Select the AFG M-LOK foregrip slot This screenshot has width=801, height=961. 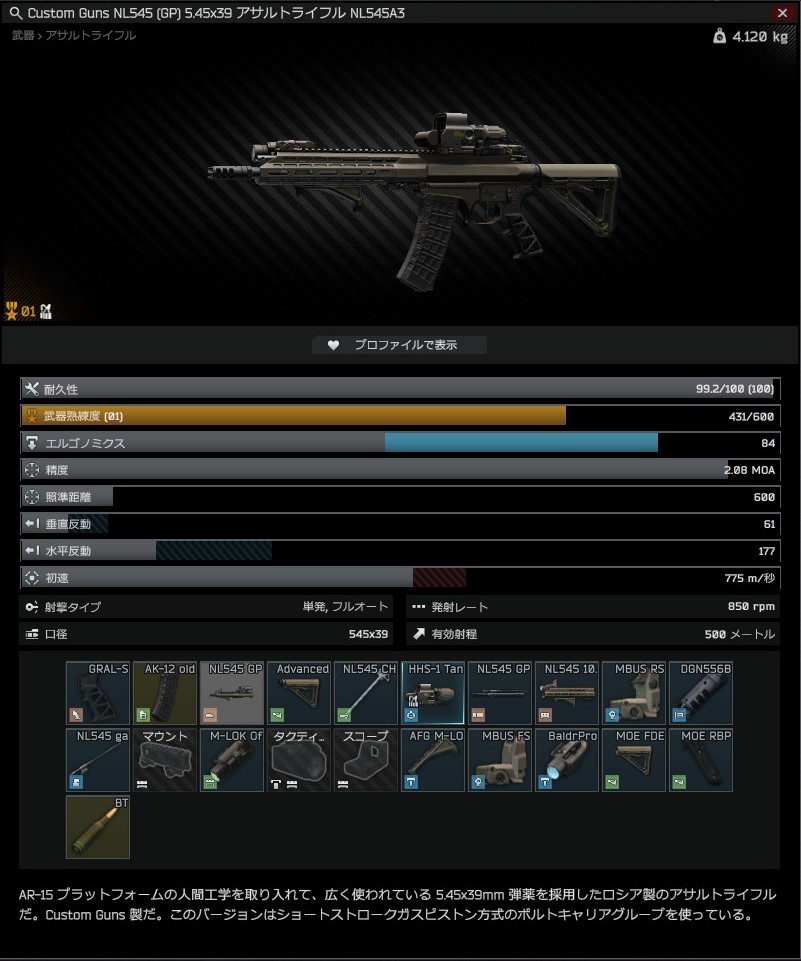pyautogui.click(x=433, y=760)
